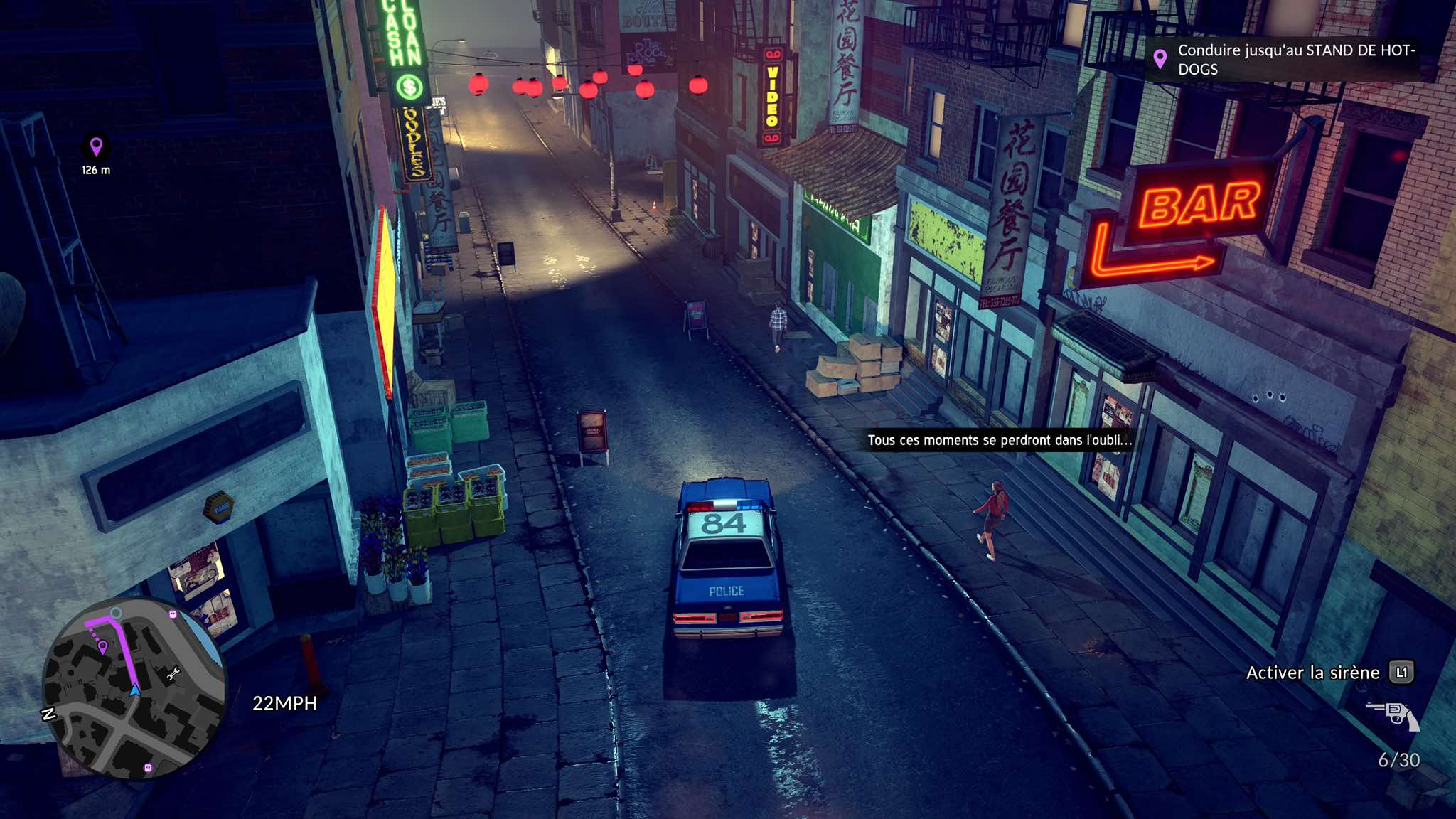
Task: Click the wrench mechanic icon on the minimap
Action: (x=173, y=673)
